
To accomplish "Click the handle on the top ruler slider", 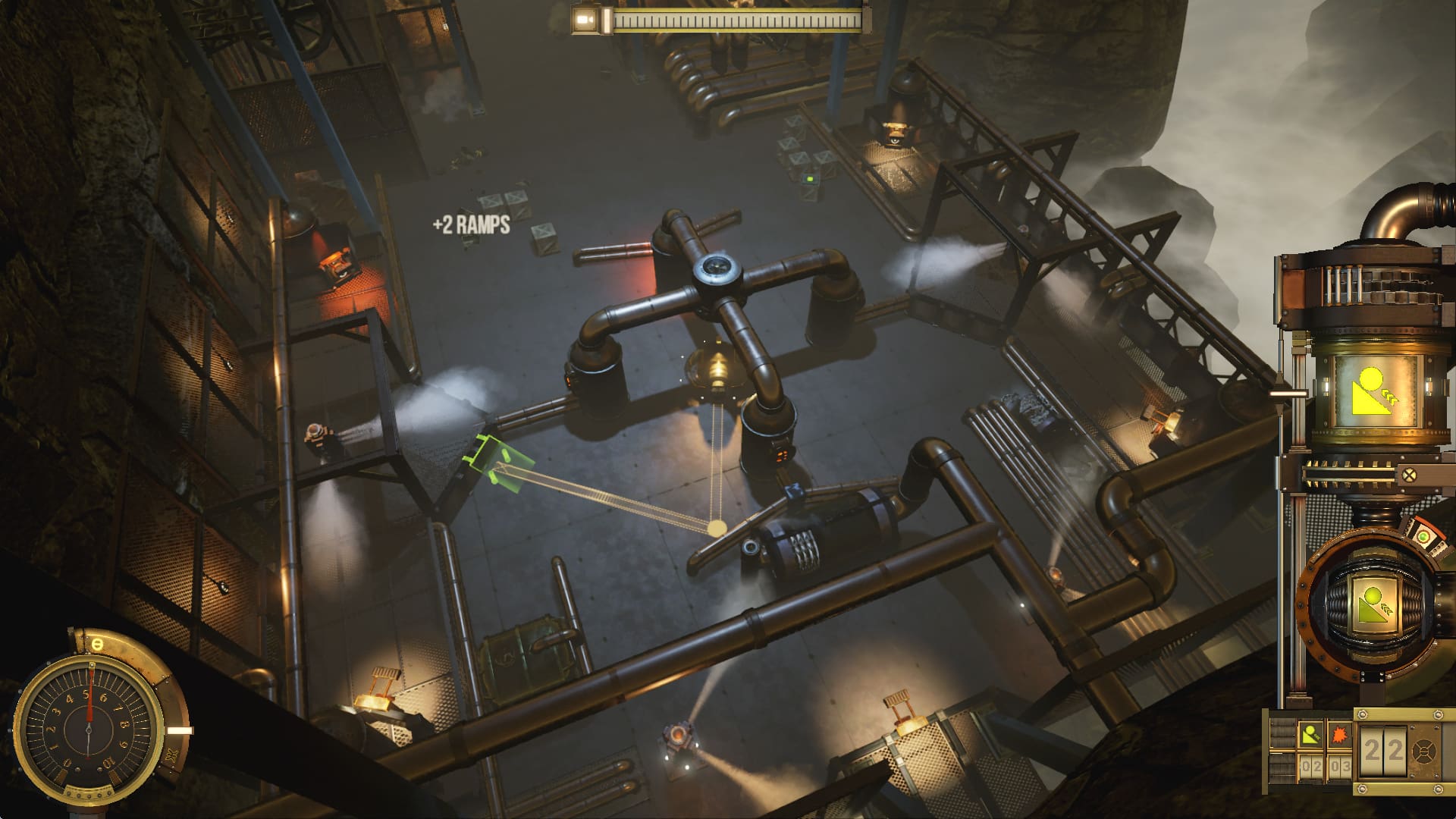I will click(x=607, y=20).
